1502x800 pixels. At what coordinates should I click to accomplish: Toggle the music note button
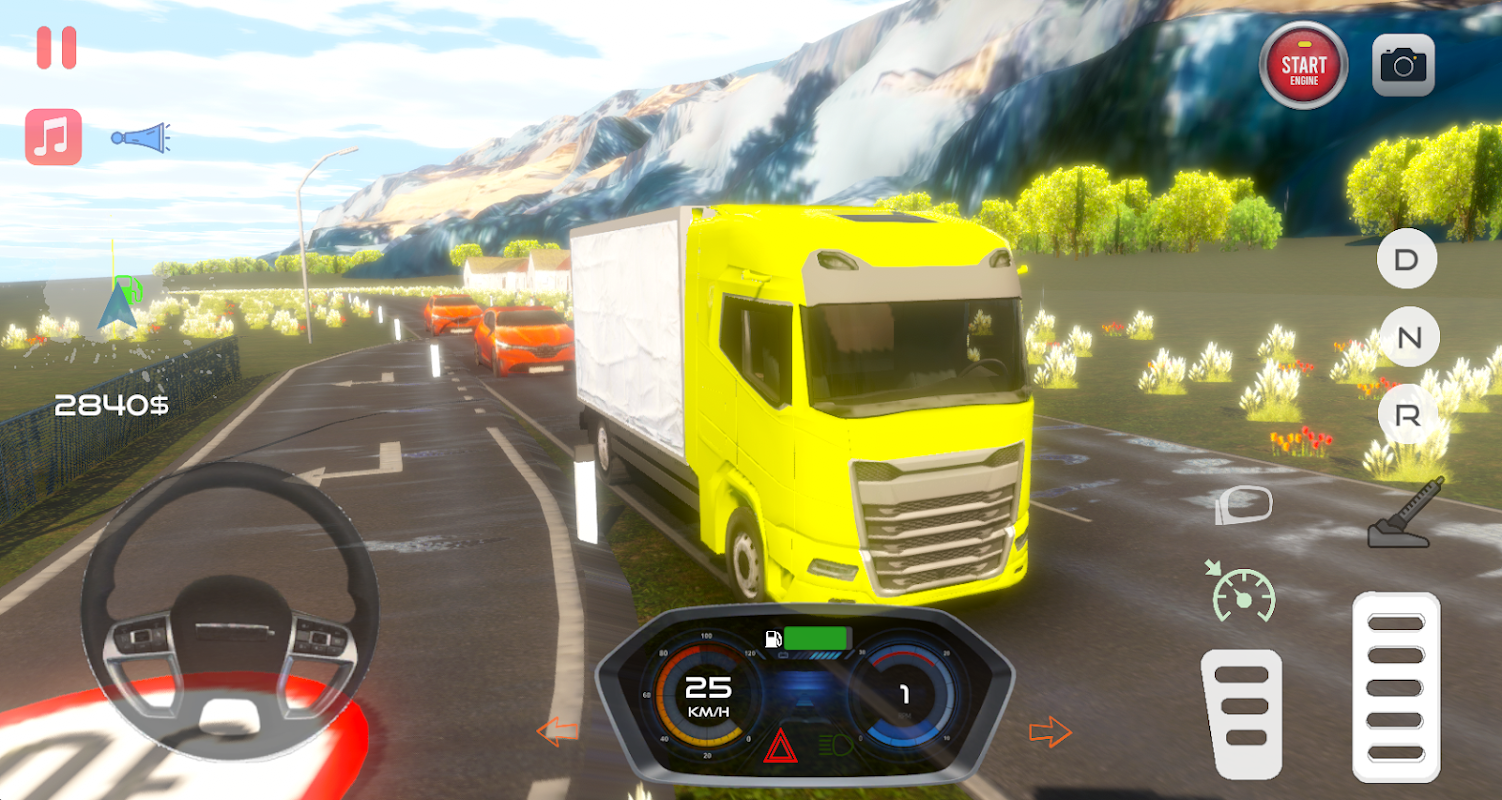click(x=53, y=137)
